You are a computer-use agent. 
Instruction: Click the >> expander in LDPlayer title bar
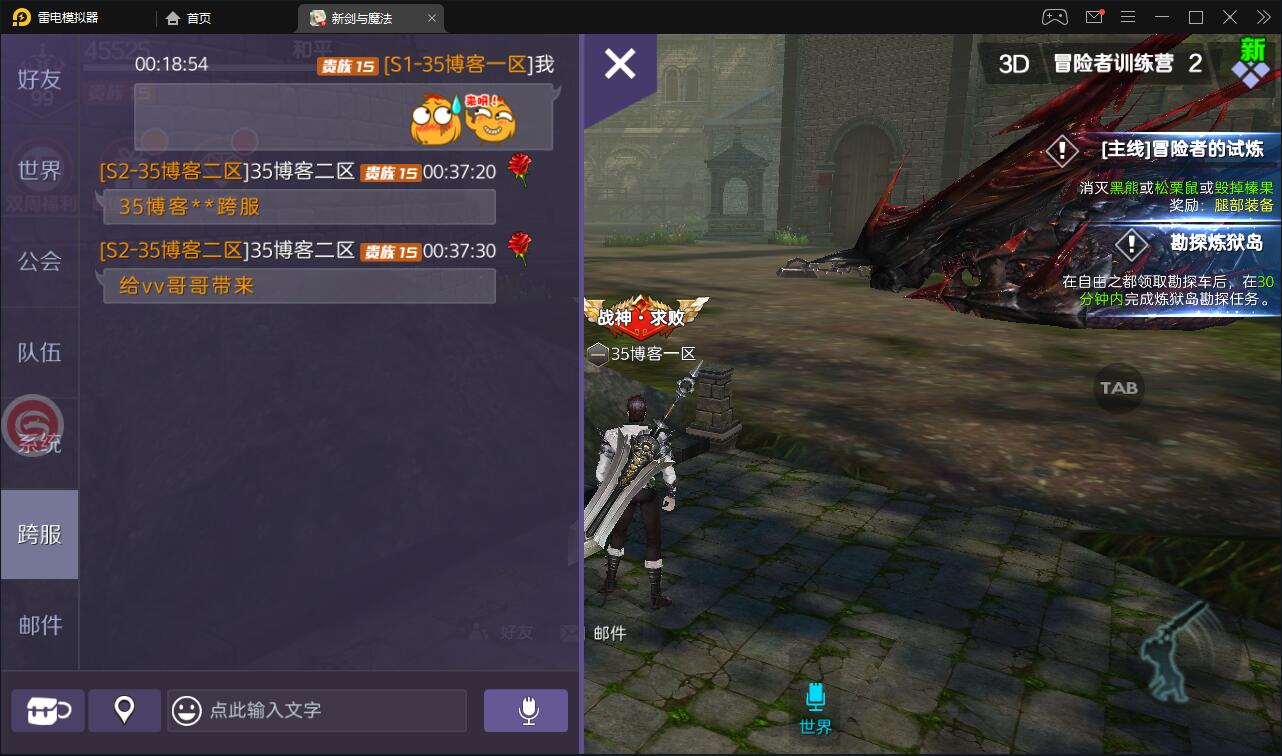pos(1263,17)
